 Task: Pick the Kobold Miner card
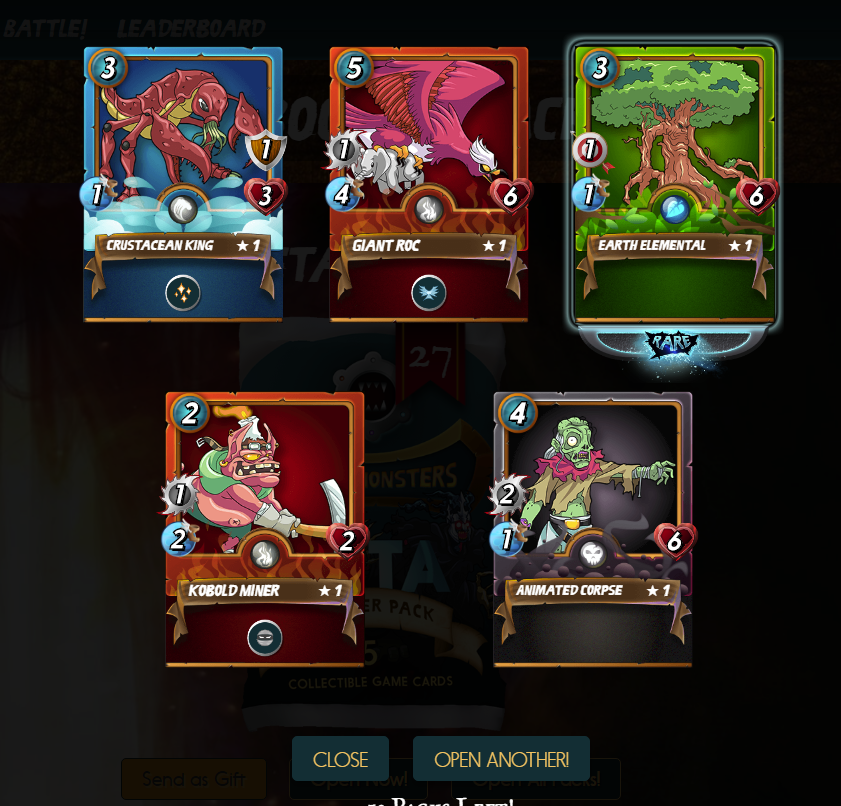tap(264, 528)
